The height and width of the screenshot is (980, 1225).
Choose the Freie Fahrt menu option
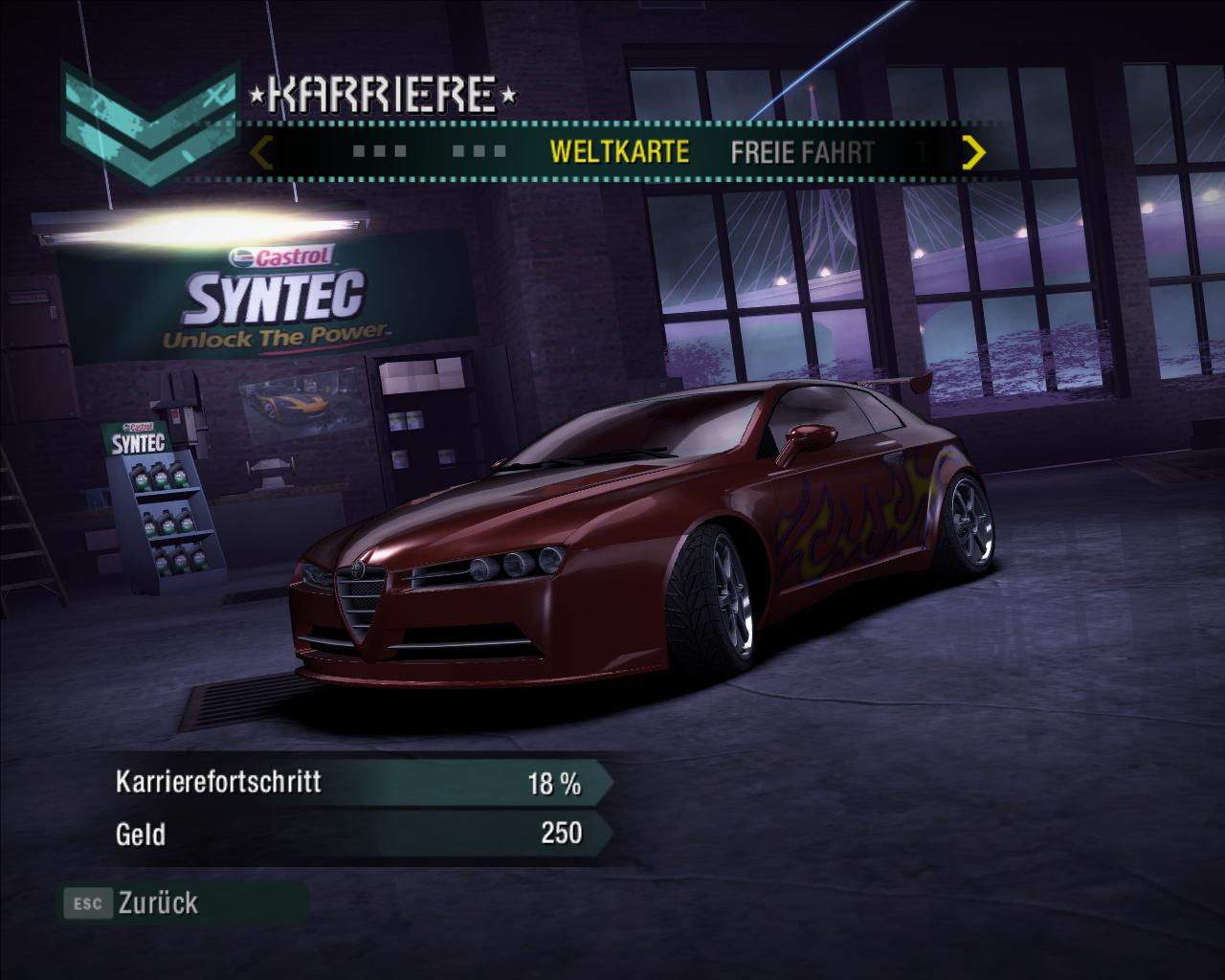tap(802, 152)
